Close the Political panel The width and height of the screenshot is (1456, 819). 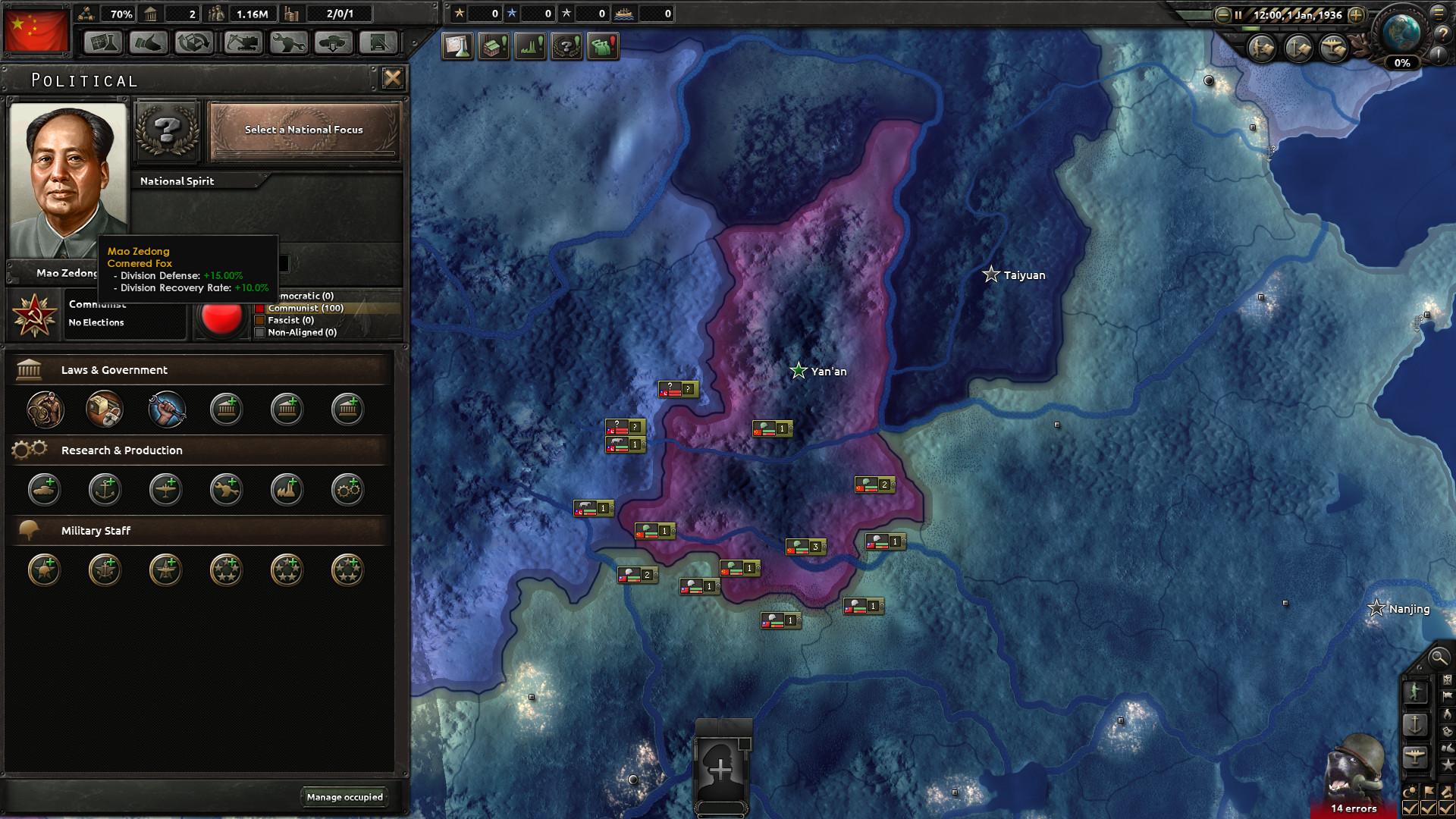point(392,78)
